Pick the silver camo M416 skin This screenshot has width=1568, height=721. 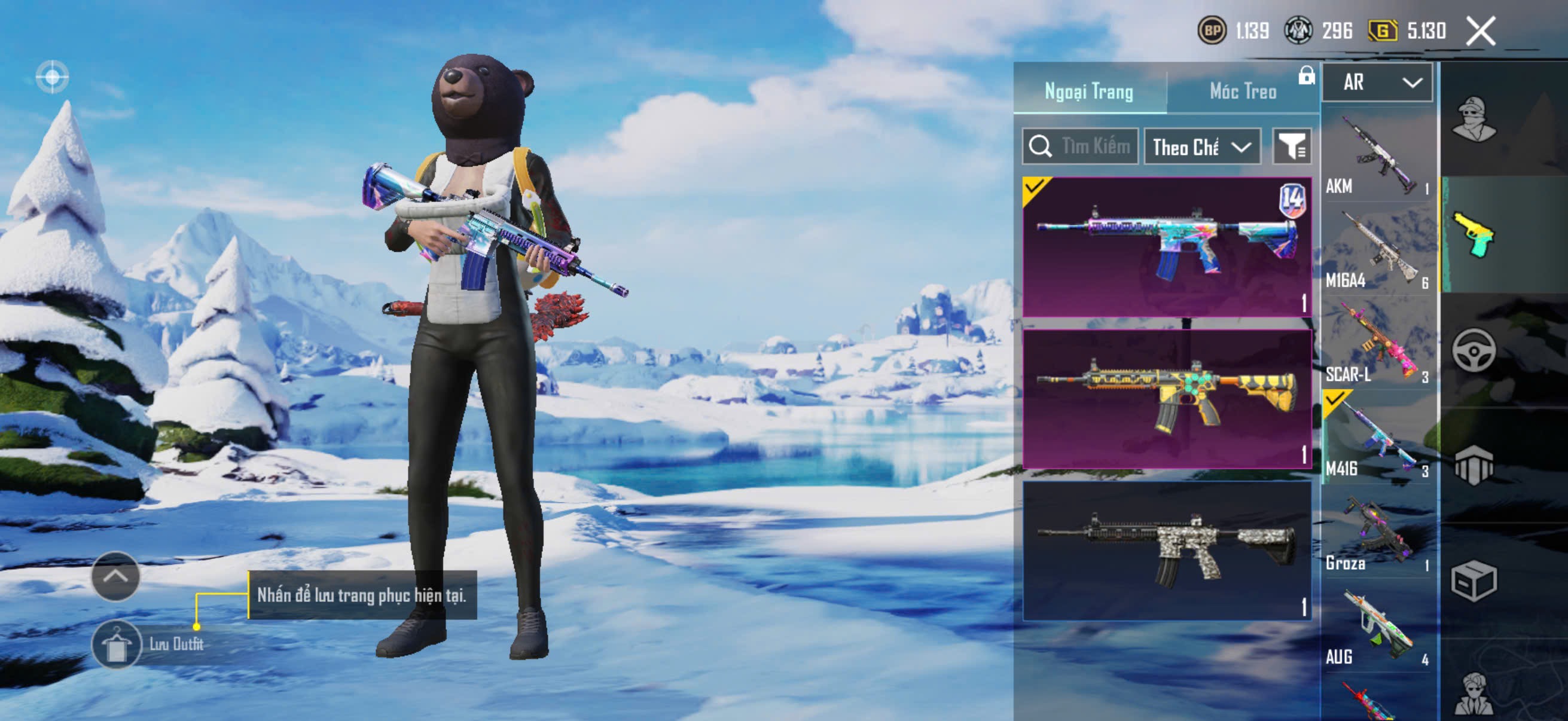coord(1167,551)
